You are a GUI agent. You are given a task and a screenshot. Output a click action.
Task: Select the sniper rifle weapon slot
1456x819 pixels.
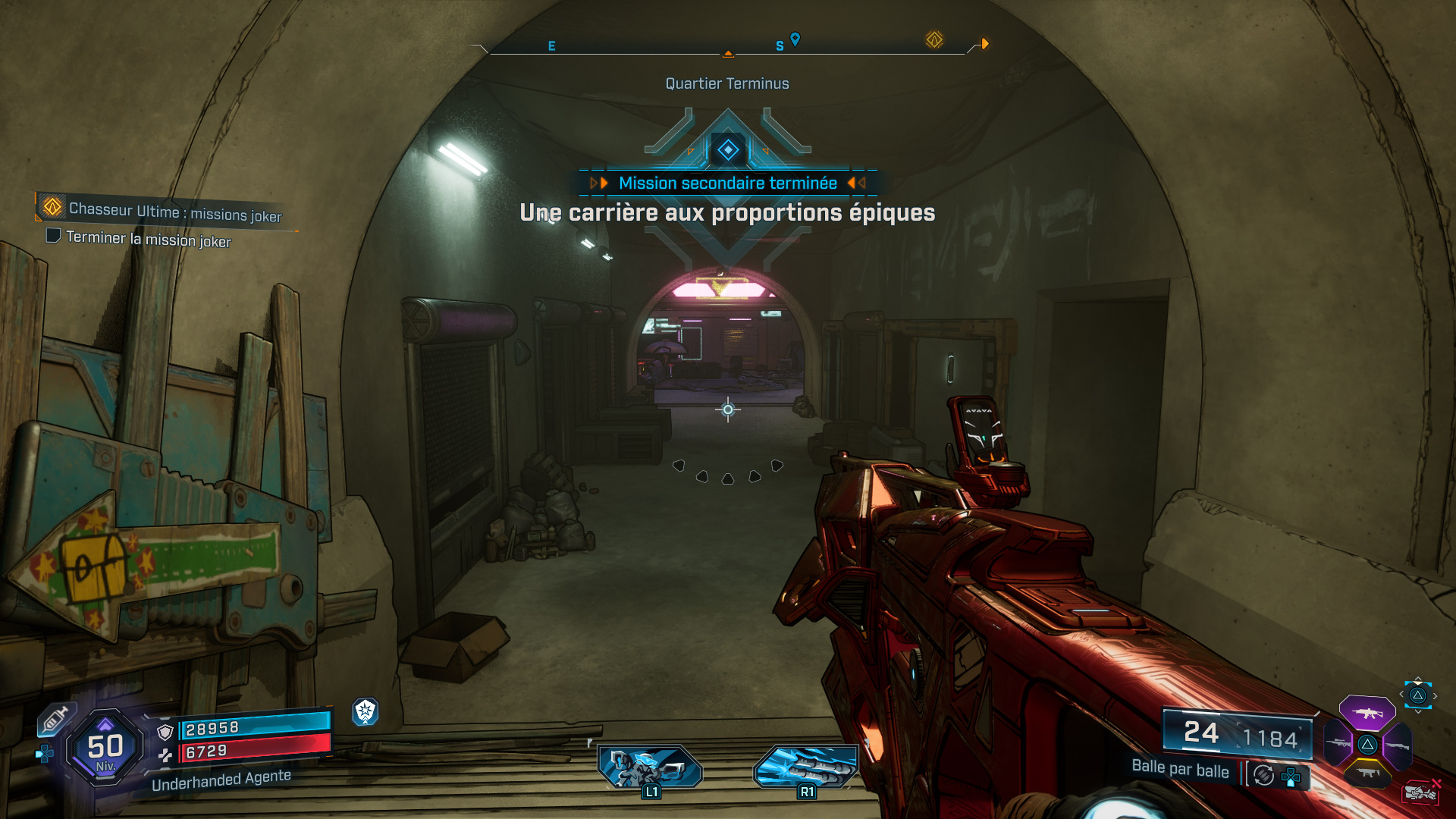coord(1338,742)
